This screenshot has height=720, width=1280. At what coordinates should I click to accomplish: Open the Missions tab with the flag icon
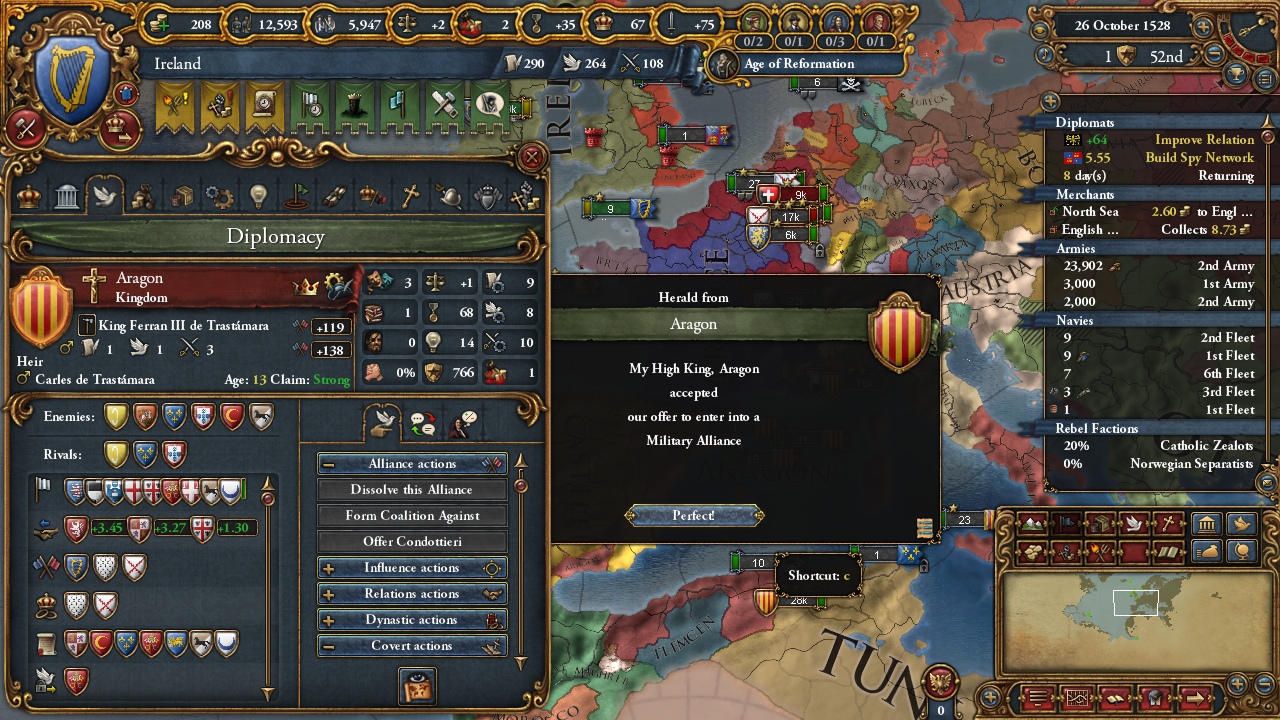click(295, 195)
